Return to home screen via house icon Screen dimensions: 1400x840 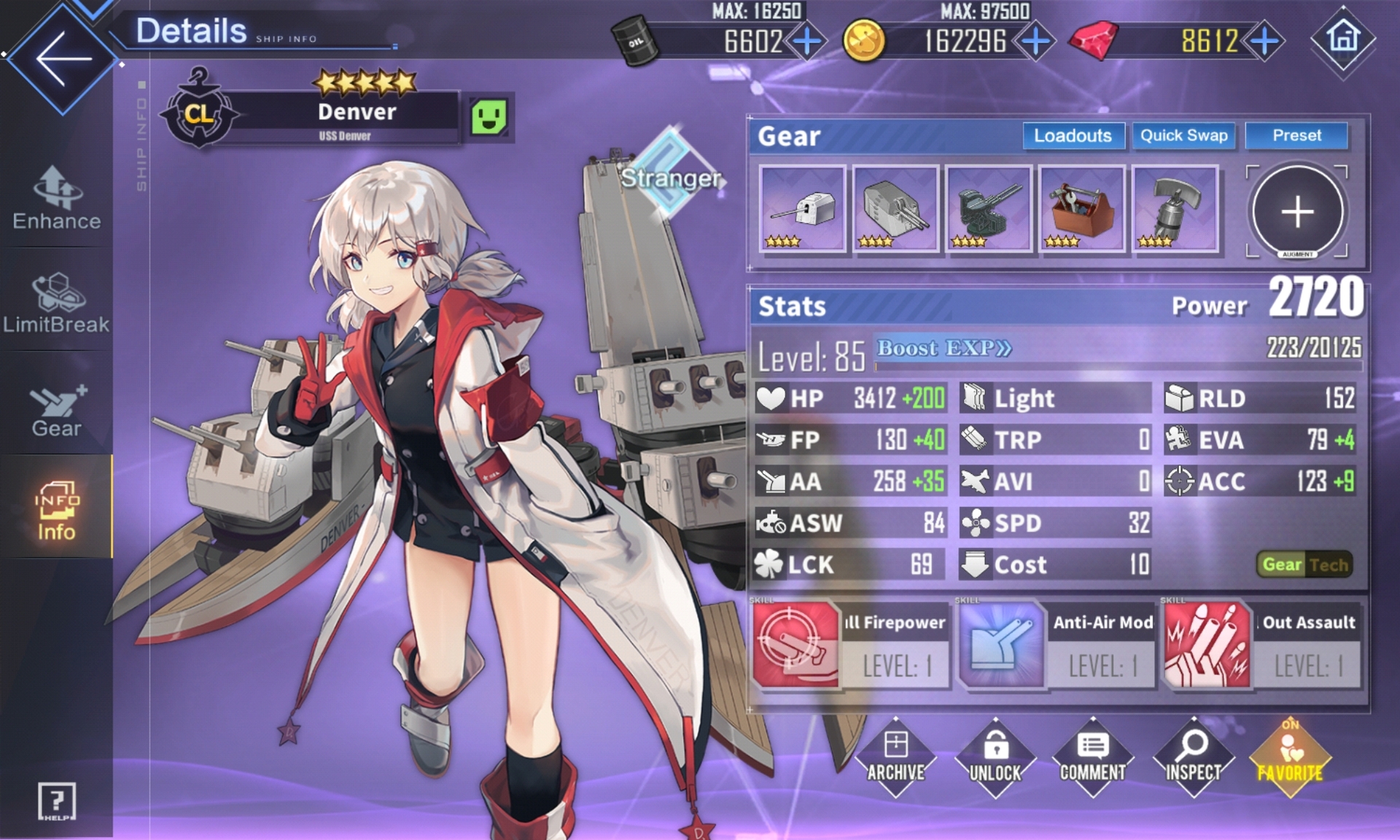pos(1342,38)
